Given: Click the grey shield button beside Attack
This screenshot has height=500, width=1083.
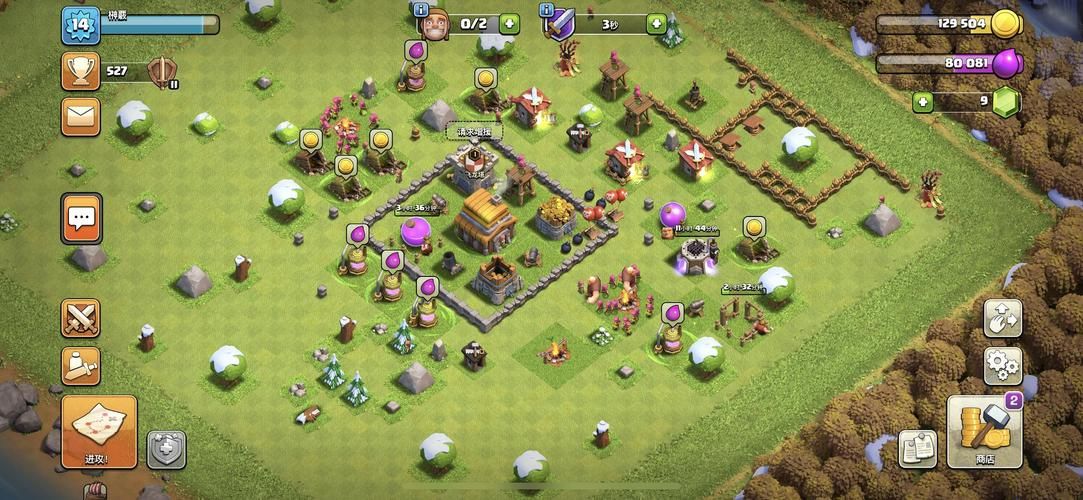Looking at the screenshot, I should (x=167, y=449).
